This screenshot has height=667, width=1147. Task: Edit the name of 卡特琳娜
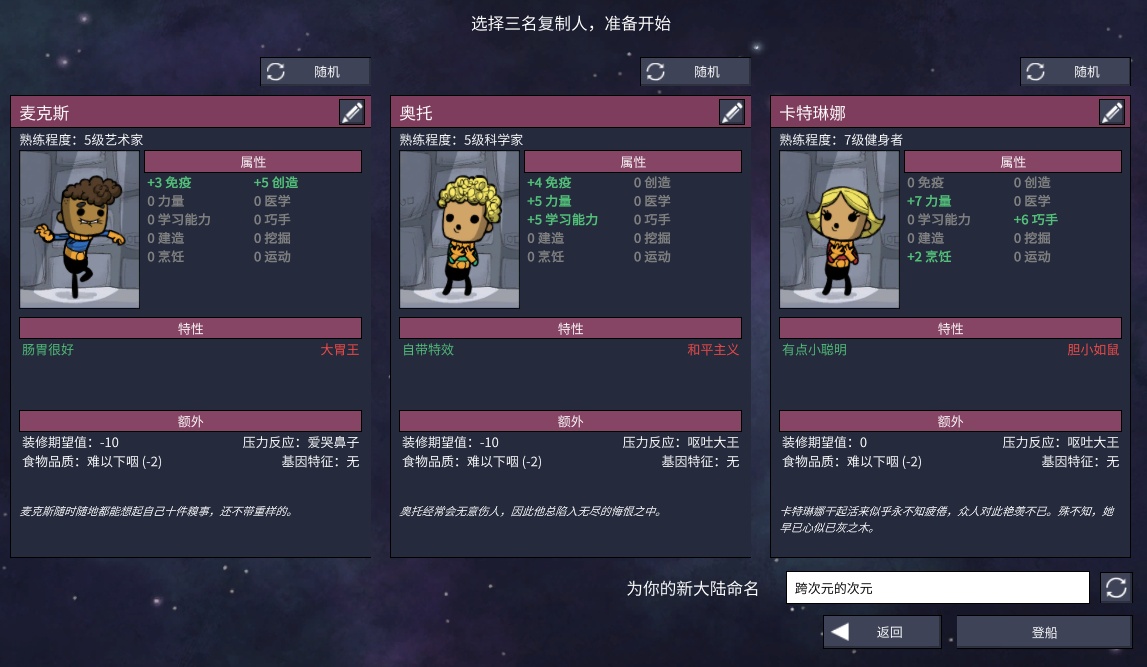1112,112
